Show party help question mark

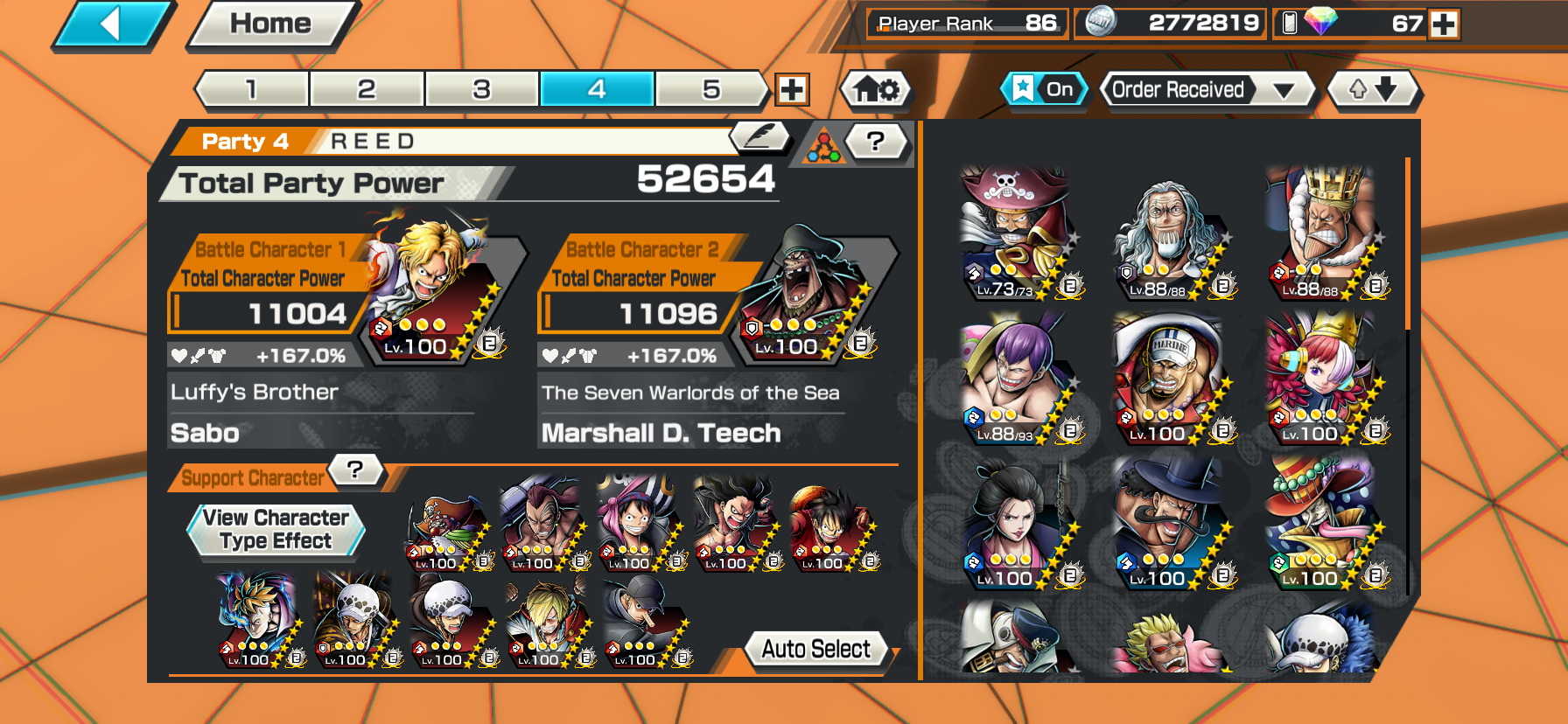click(x=876, y=140)
